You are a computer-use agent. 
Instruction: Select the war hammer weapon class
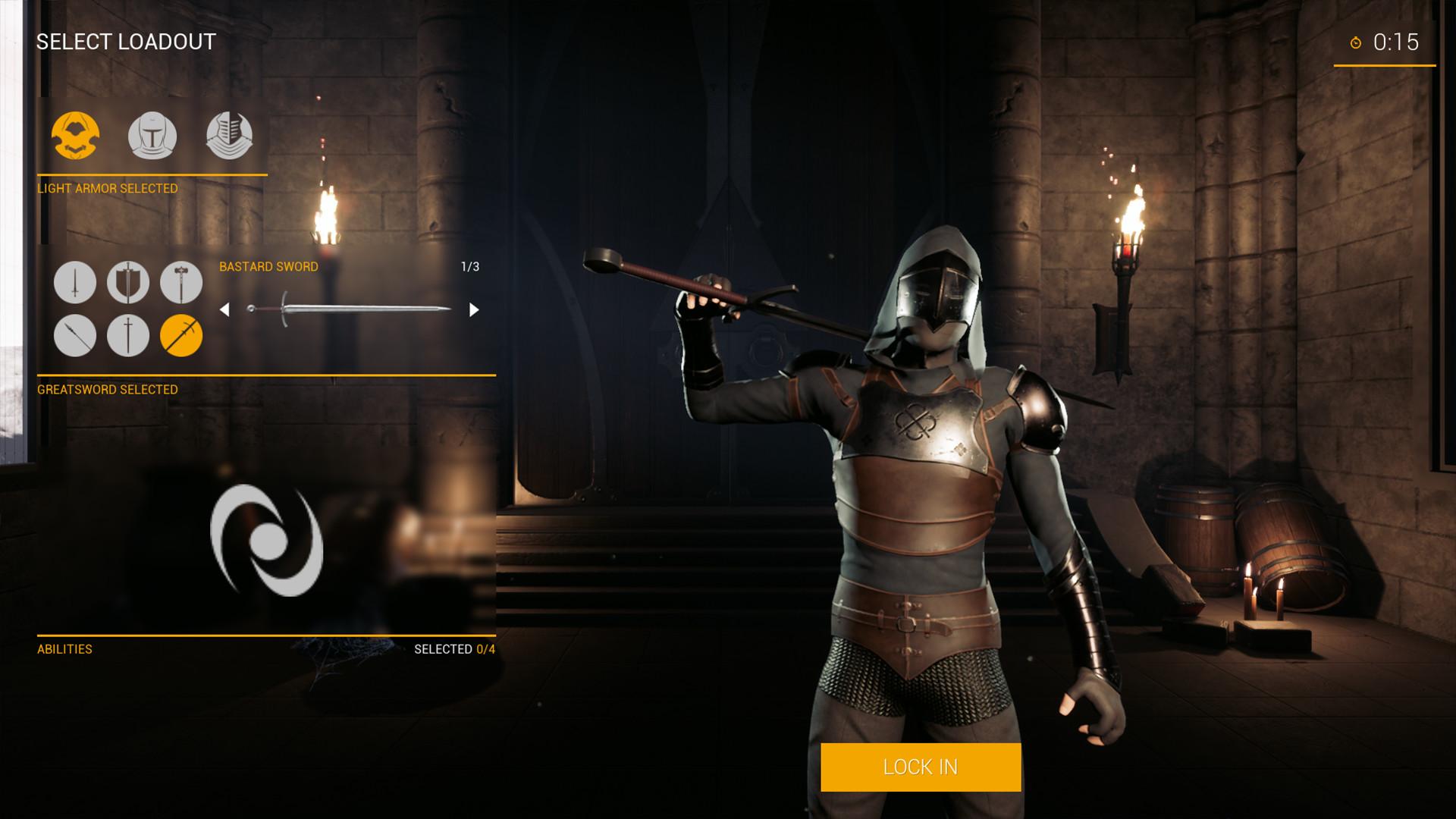pos(181,282)
